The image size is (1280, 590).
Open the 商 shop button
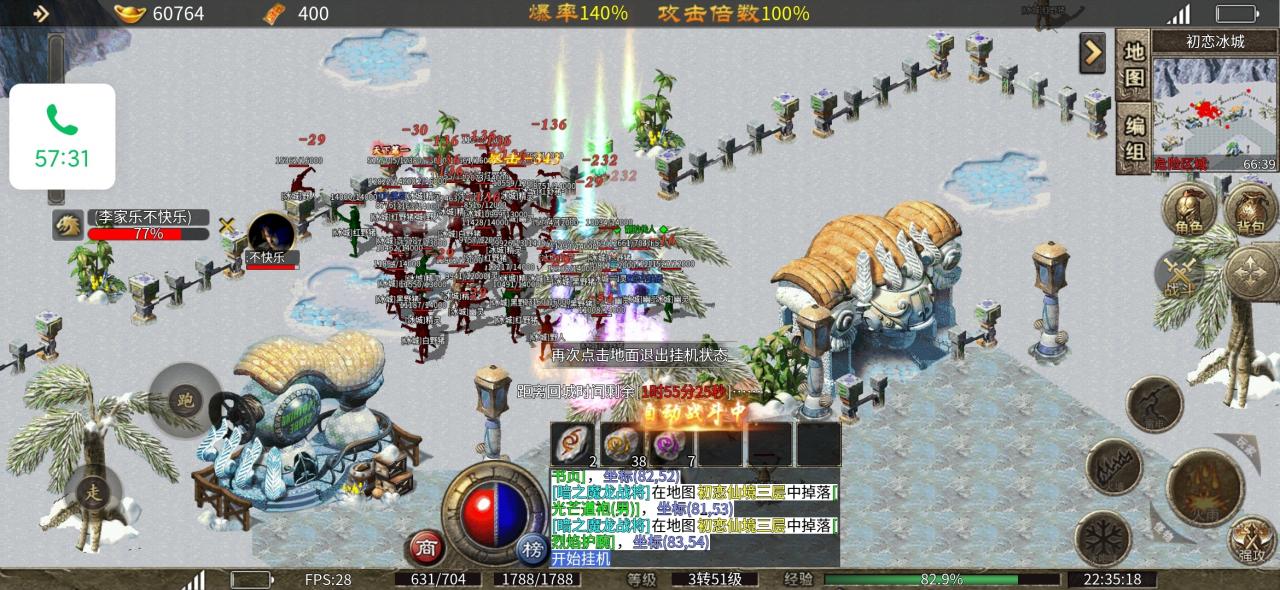(426, 548)
